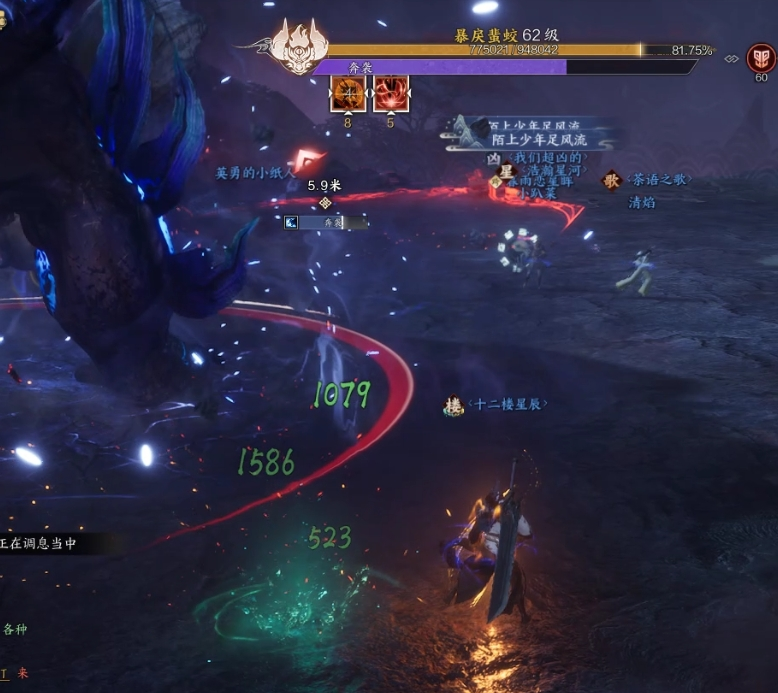This screenshot has height=693, width=778.
Task: Inspect the orange boss buff icon with 8 stacks
Action: pyautogui.click(x=347, y=95)
